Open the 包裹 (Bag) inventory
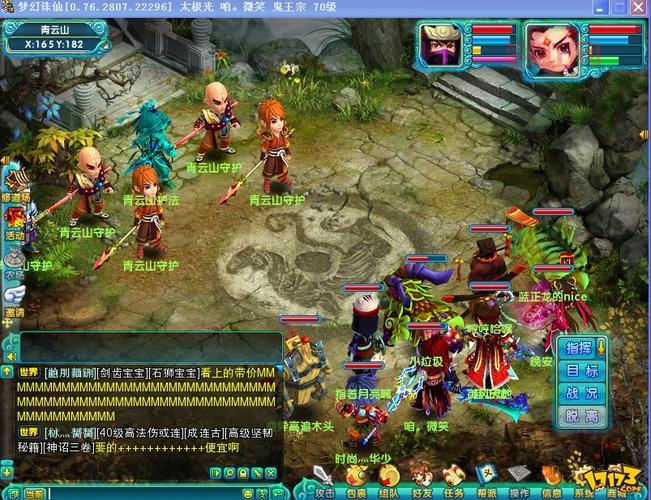The image size is (651, 500). click(x=357, y=477)
